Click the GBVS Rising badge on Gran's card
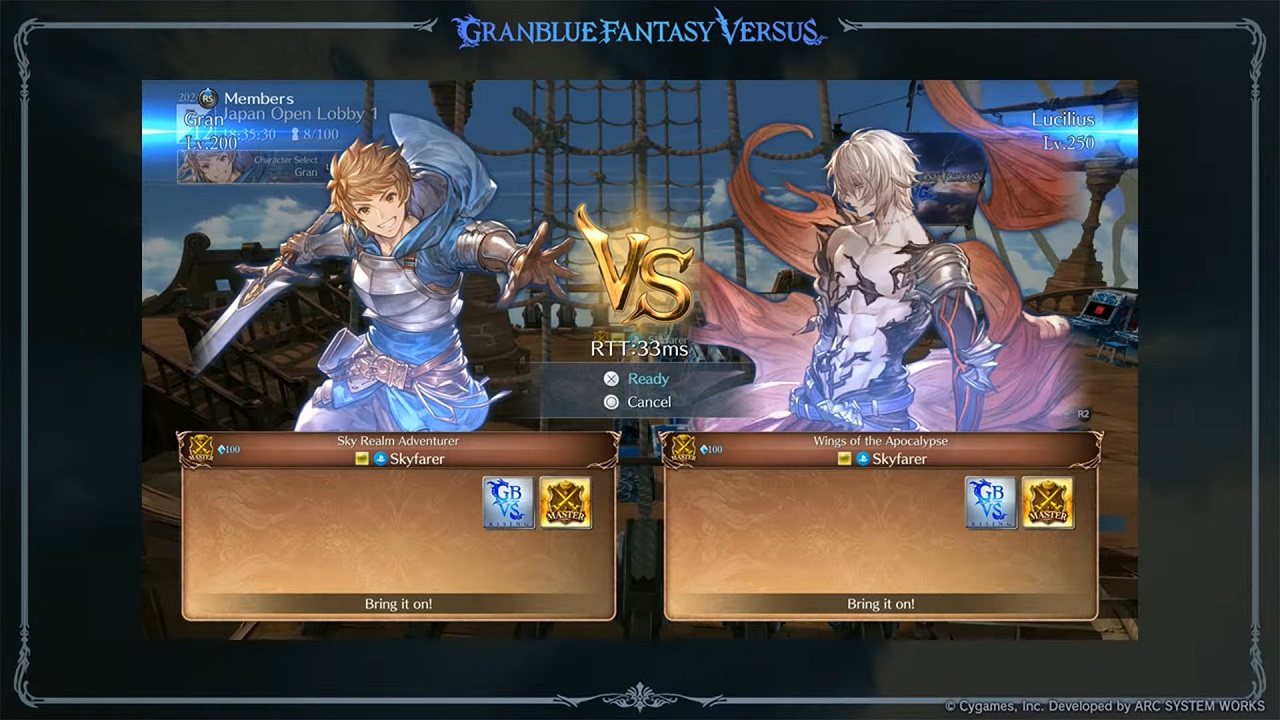The height and width of the screenshot is (720, 1280). (x=508, y=503)
